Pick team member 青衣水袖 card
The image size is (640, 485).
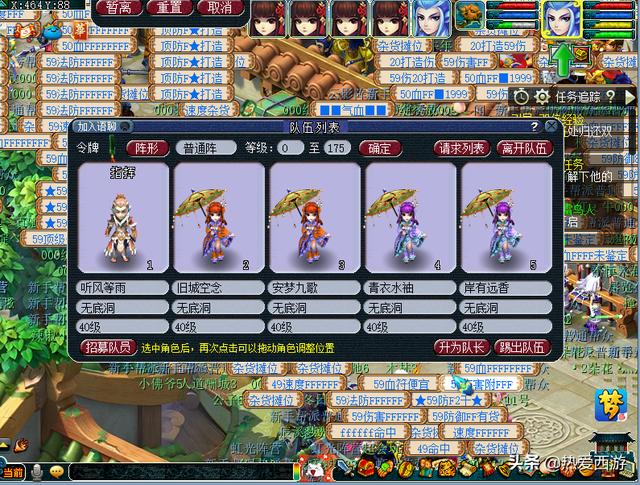(409, 217)
